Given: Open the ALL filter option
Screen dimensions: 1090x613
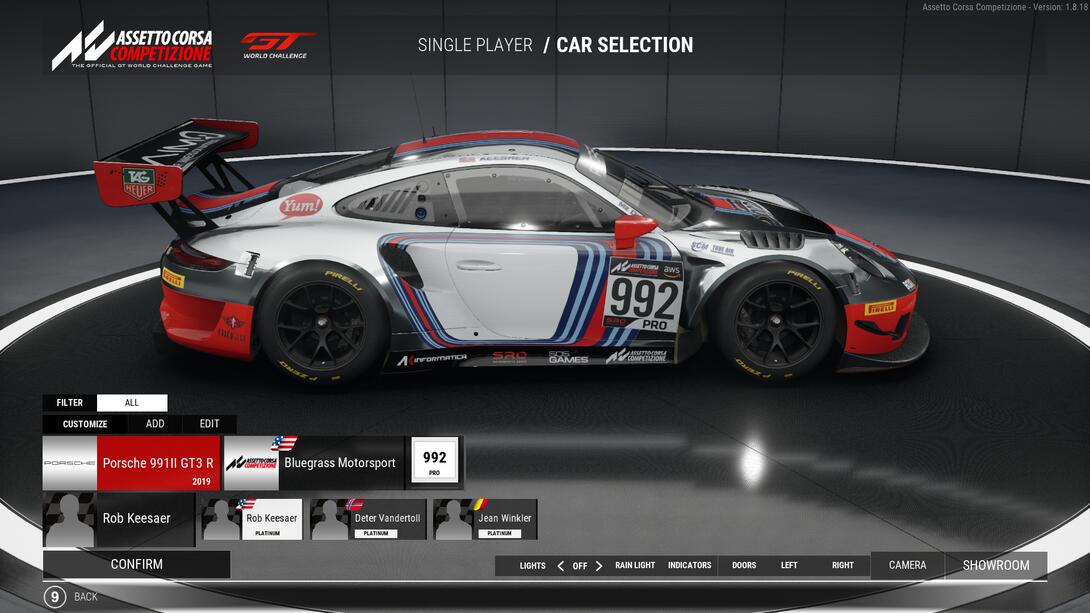Looking at the screenshot, I should tap(132, 403).
